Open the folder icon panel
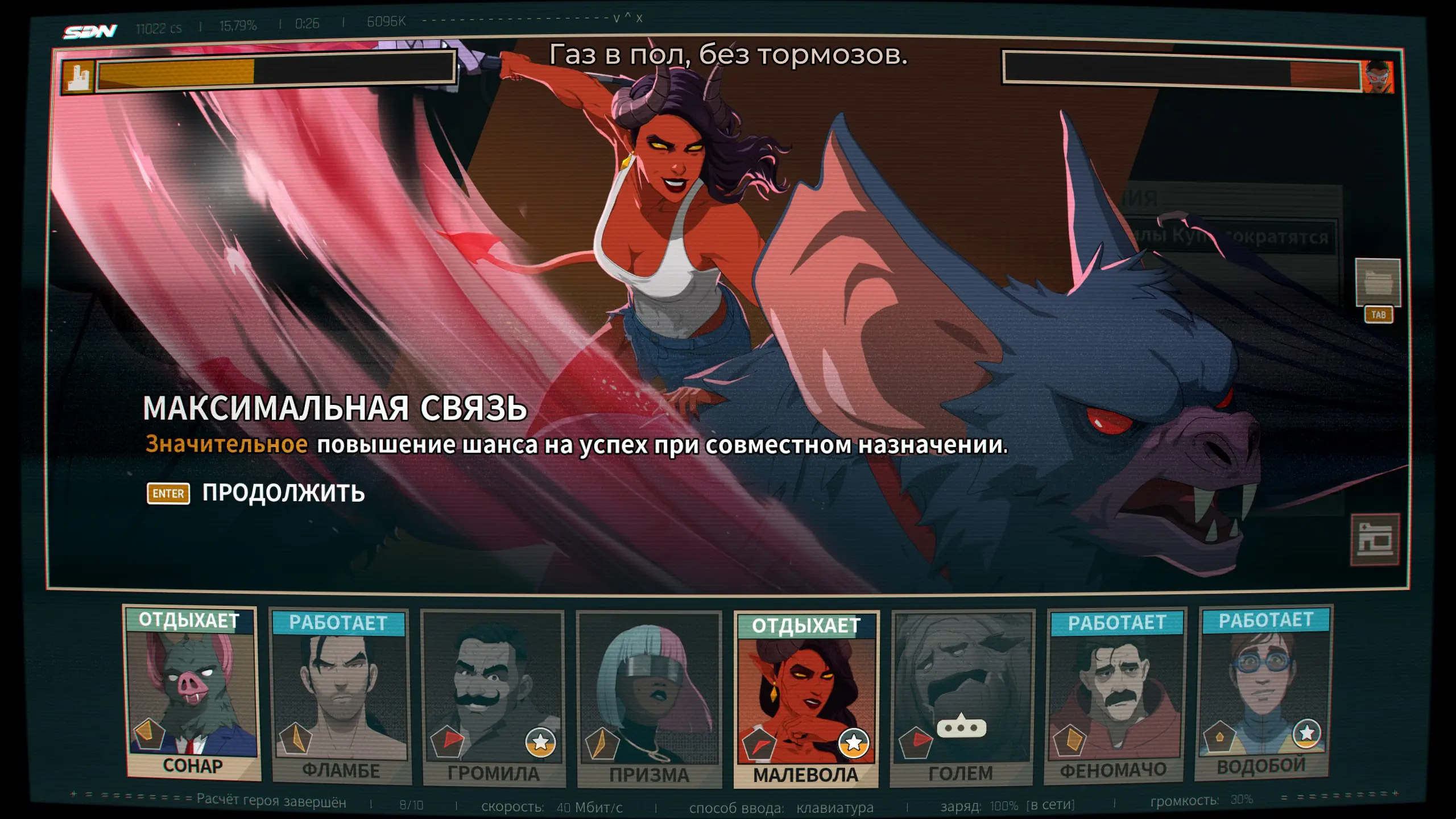The width and height of the screenshot is (1456, 819). [x=1378, y=283]
